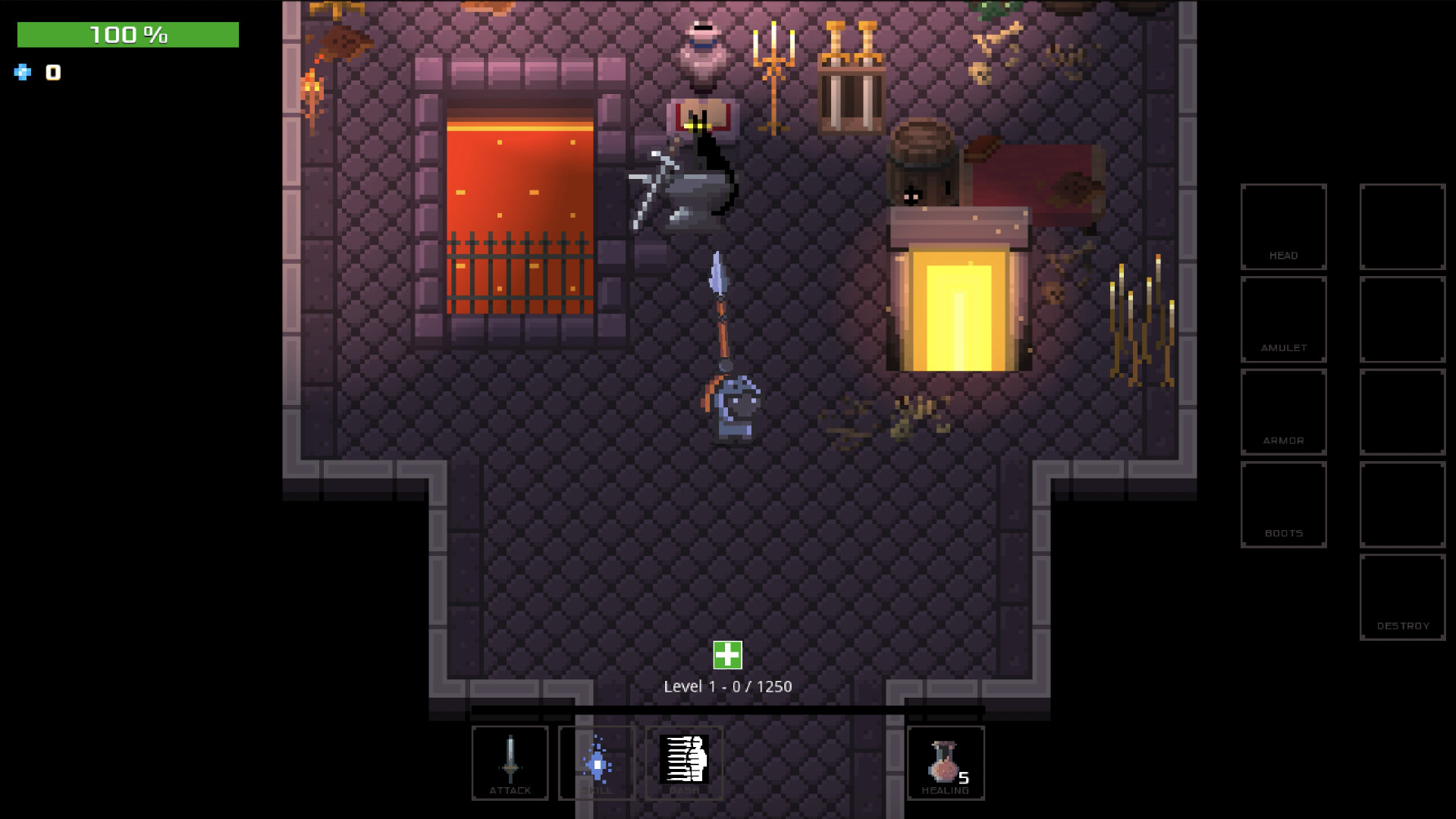Open the glowing golden chest

(959, 303)
